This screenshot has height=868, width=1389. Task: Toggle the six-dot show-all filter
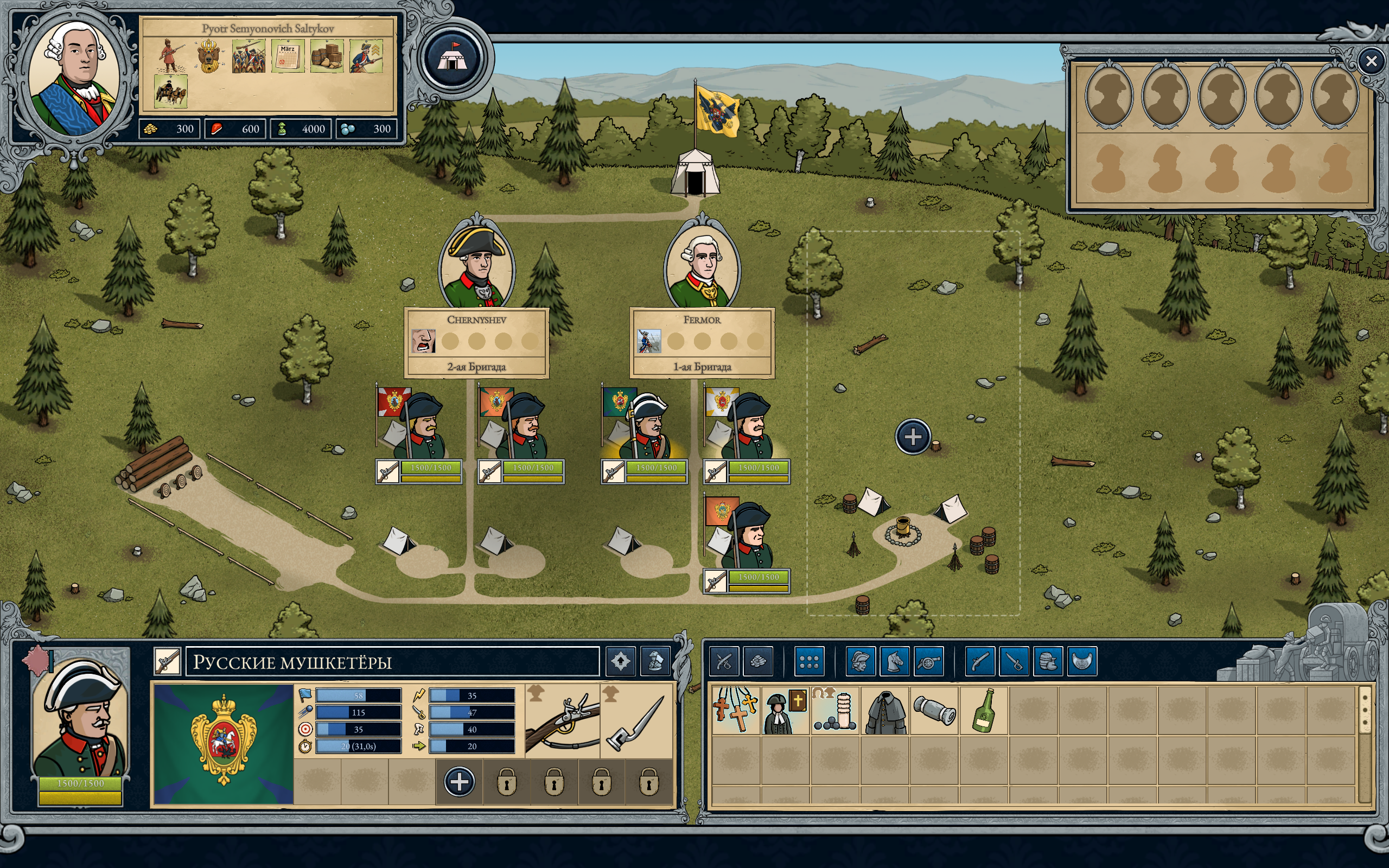tap(810, 661)
